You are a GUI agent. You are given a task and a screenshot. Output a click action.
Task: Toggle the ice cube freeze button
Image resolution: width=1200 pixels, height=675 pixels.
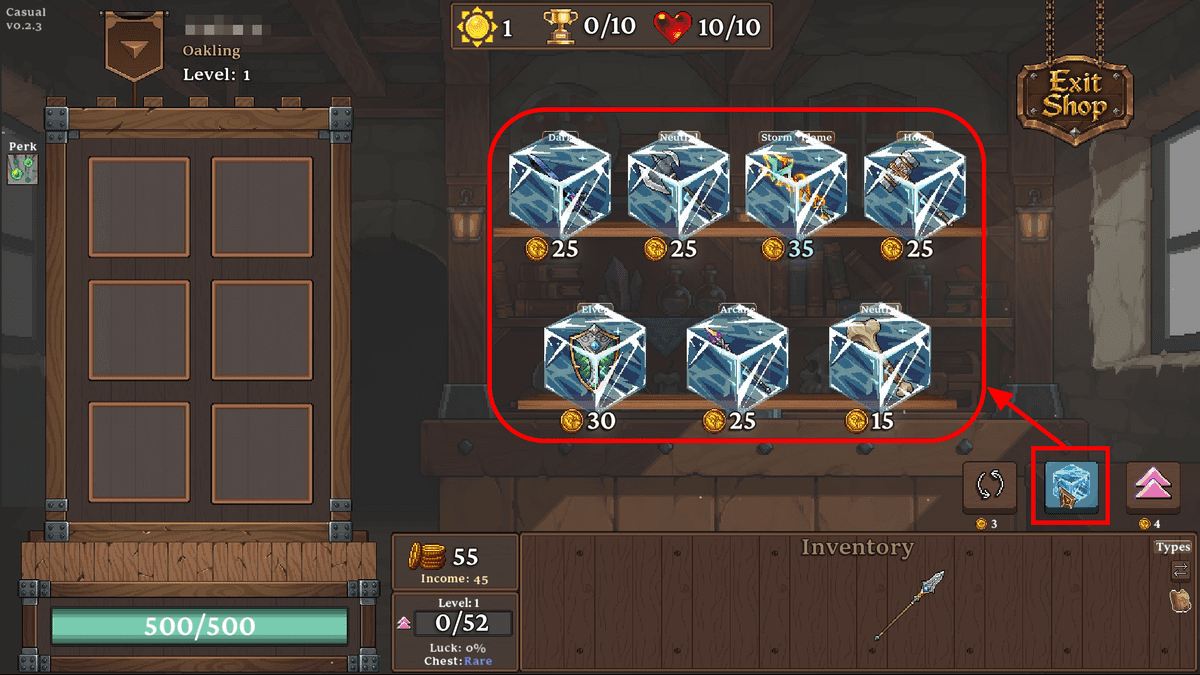point(1071,488)
